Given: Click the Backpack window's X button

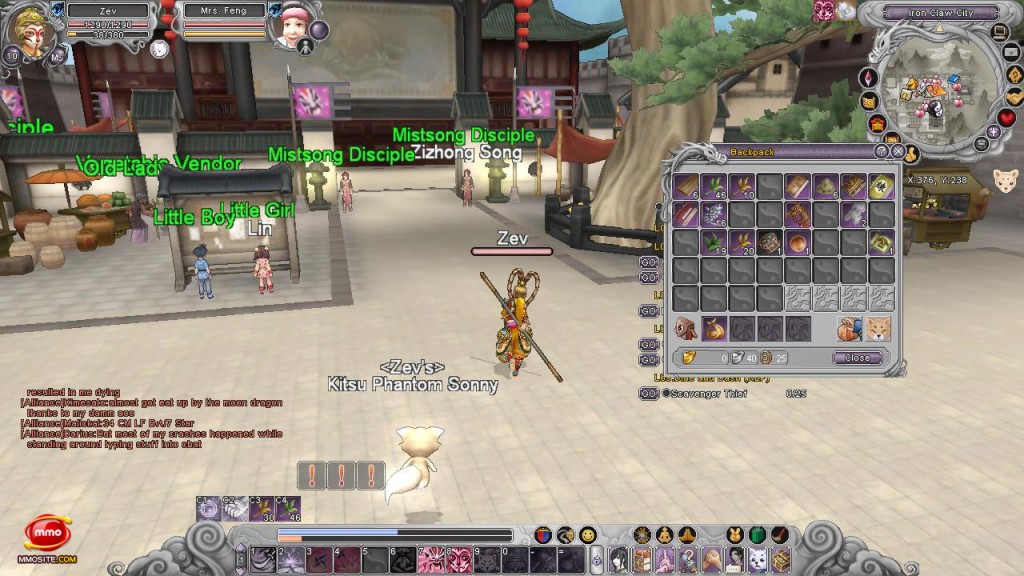Looking at the screenshot, I should coord(898,152).
